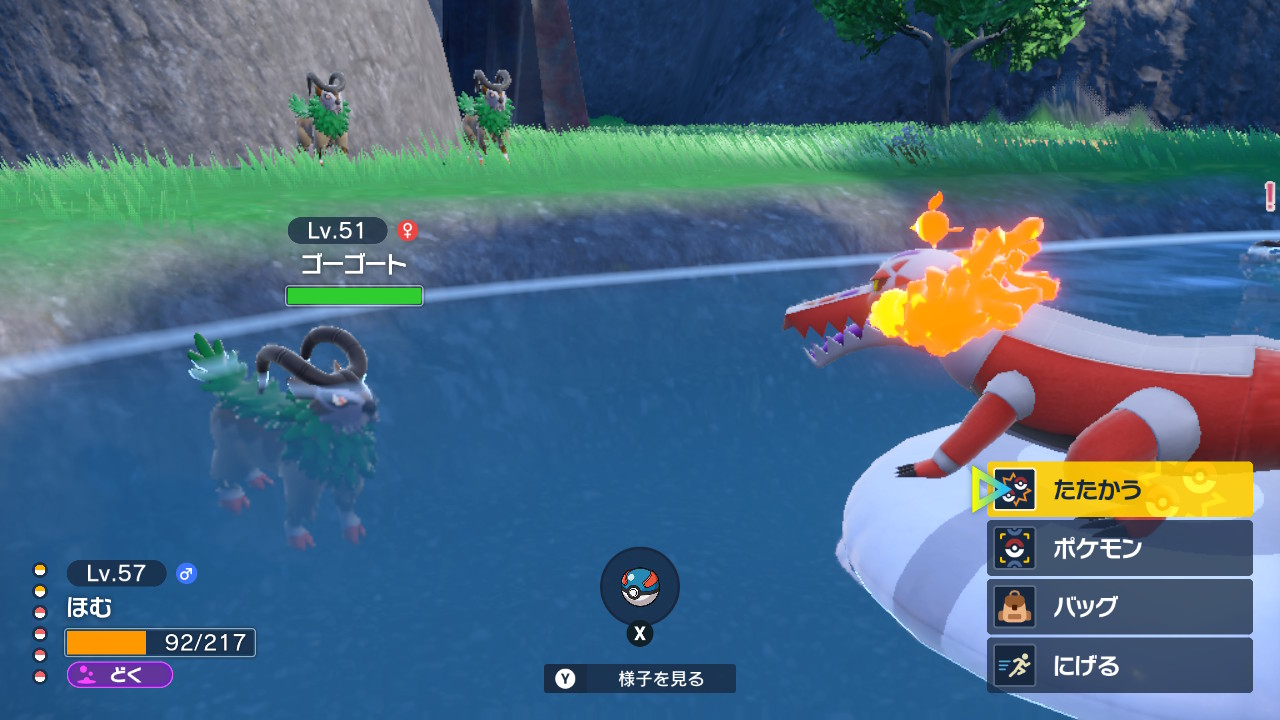Click the Great Ball icon above the X button
This screenshot has width=1280, height=720.
point(639,589)
